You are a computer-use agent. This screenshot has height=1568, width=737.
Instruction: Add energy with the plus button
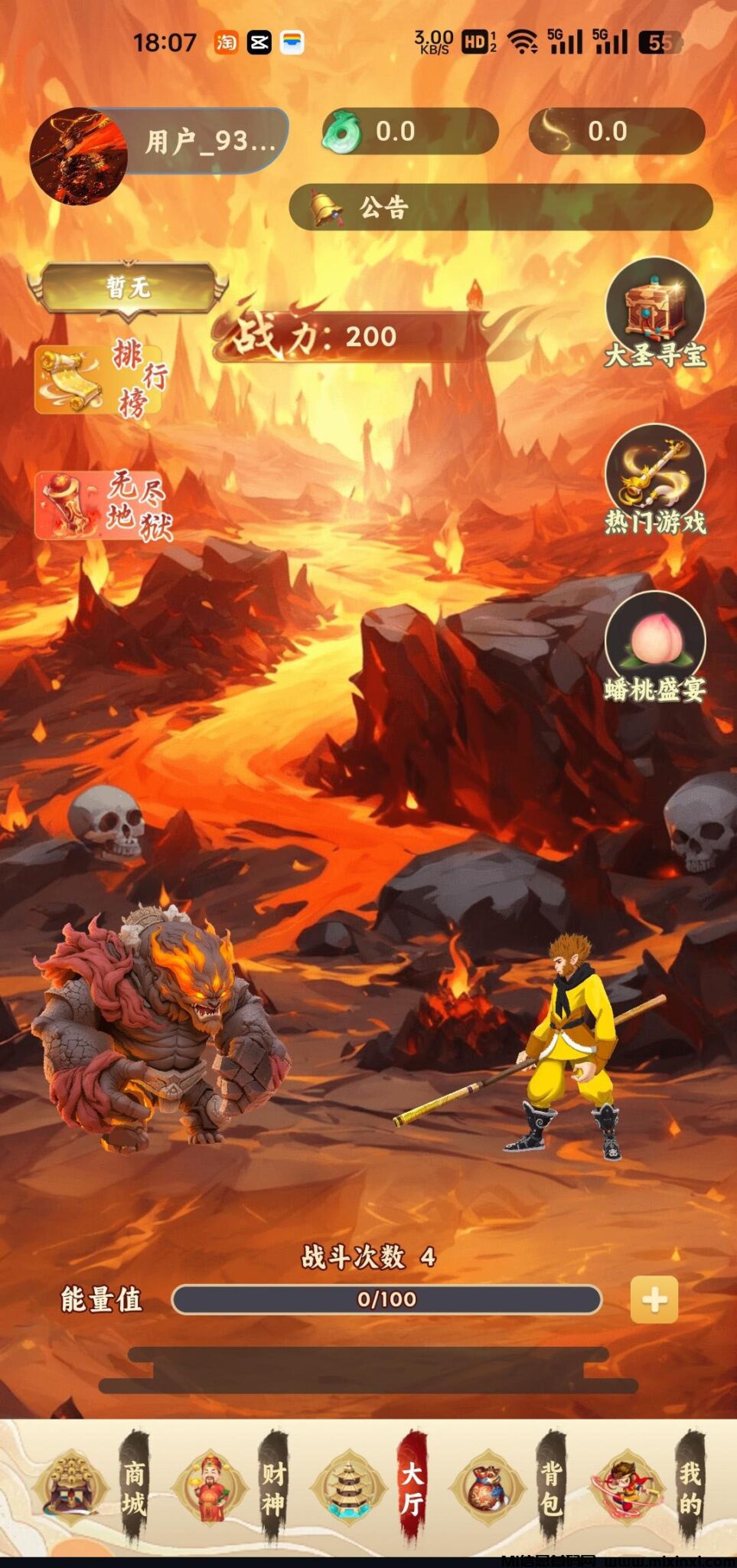(x=654, y=1299)
